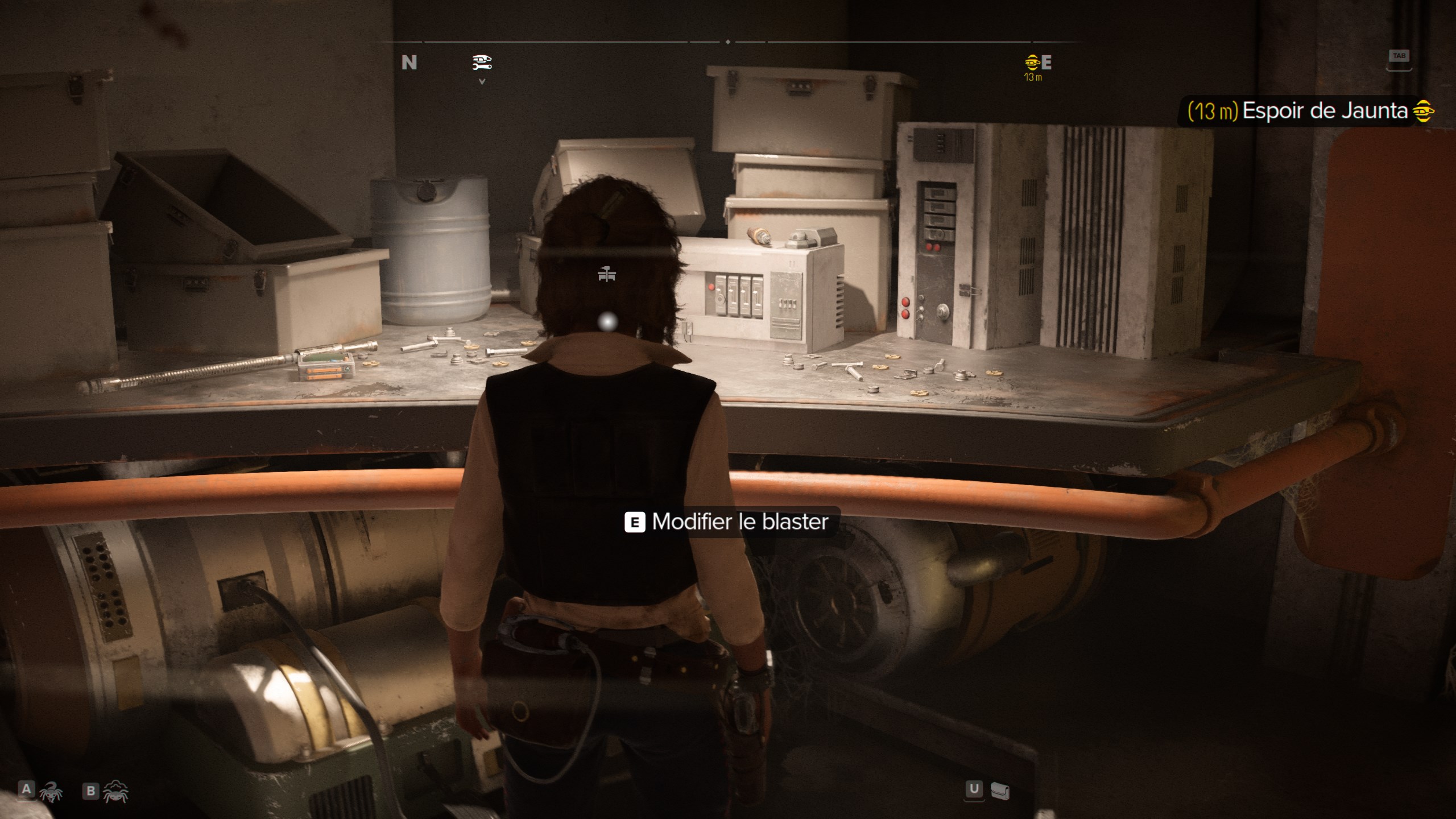Toggle the A key Nix ability prompt
1456x819 pixels.
27,791
